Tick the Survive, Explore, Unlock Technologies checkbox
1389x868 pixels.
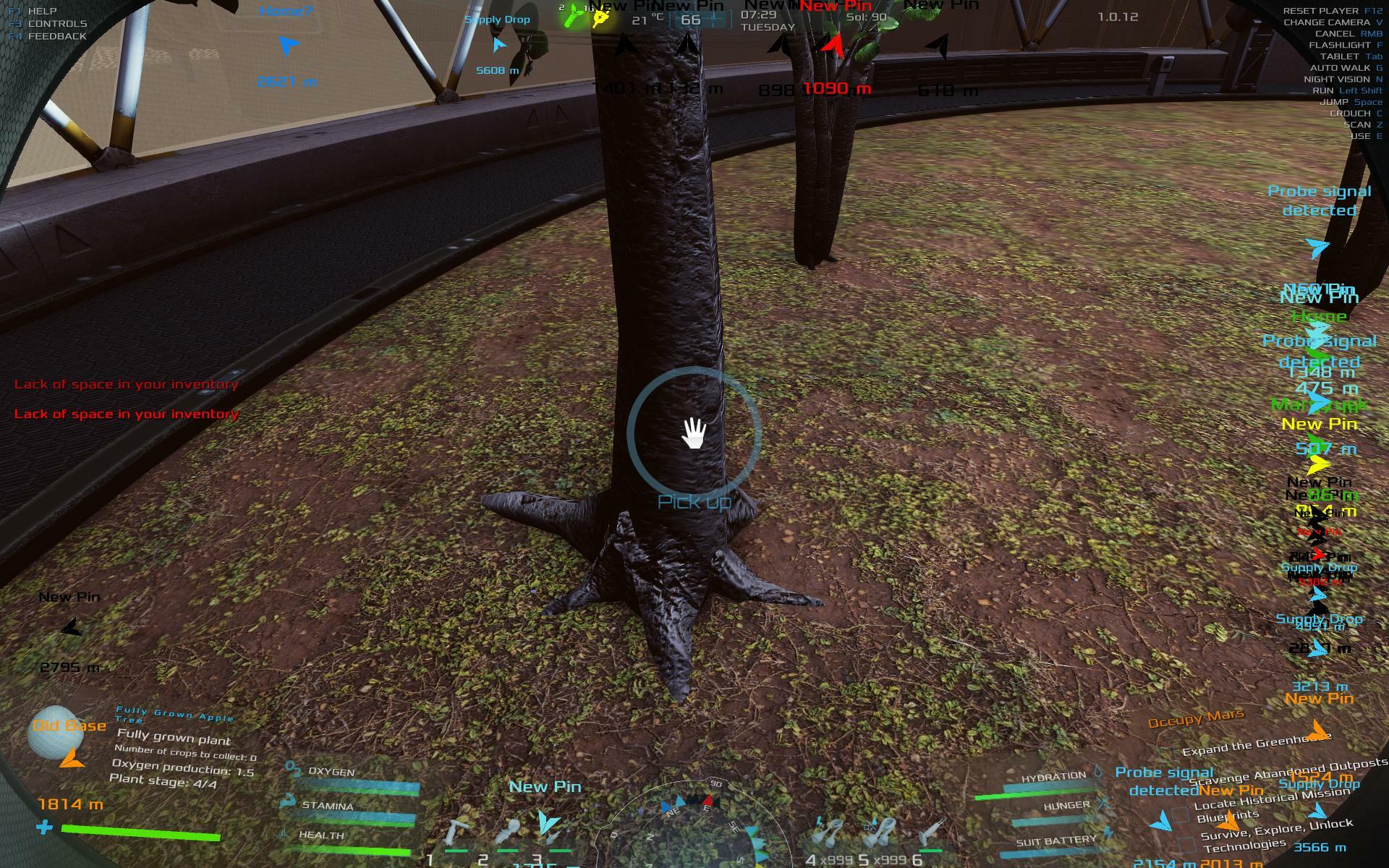(x=1186, y=843)
